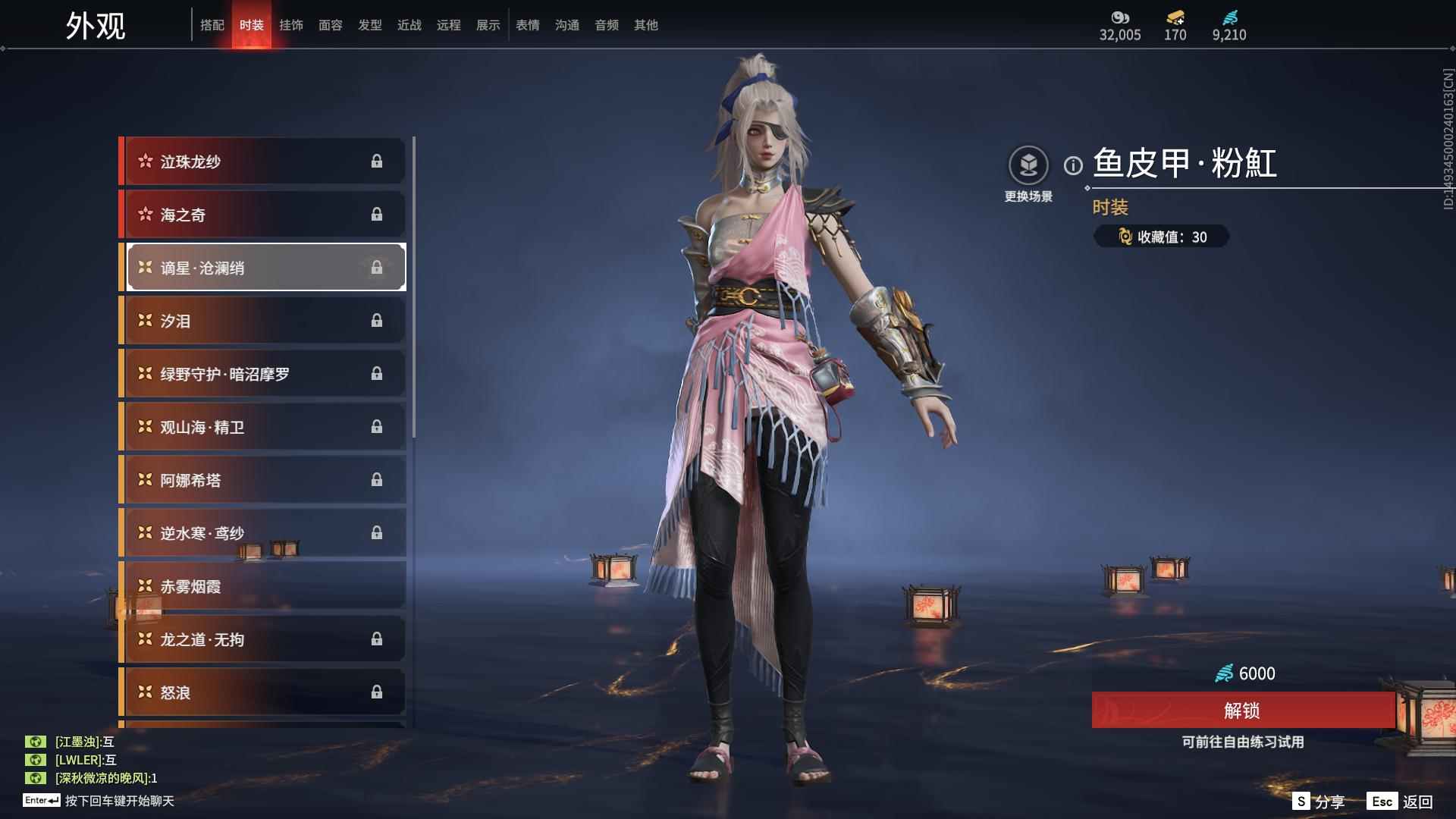
Task: Click the 分享 share button
Action: pyautogui.click(x=1318, y=802)
